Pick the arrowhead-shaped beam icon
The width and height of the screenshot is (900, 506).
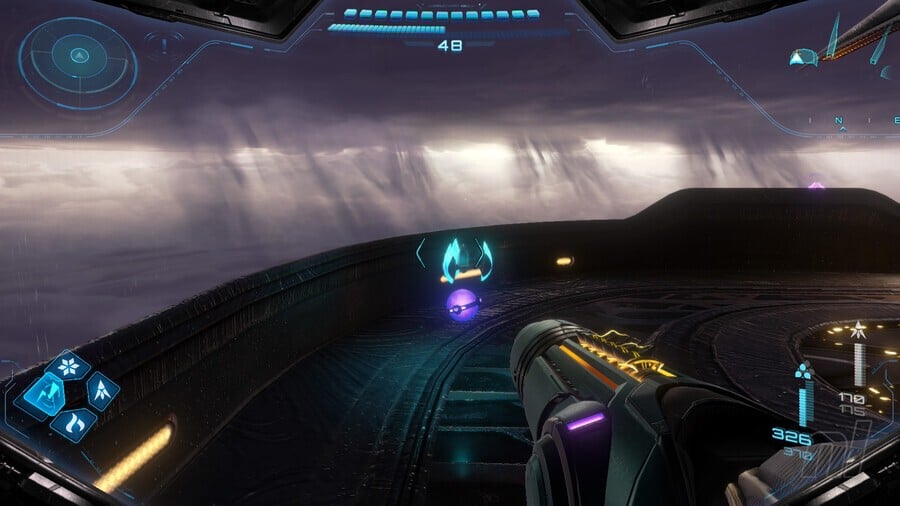pos(101,391)
